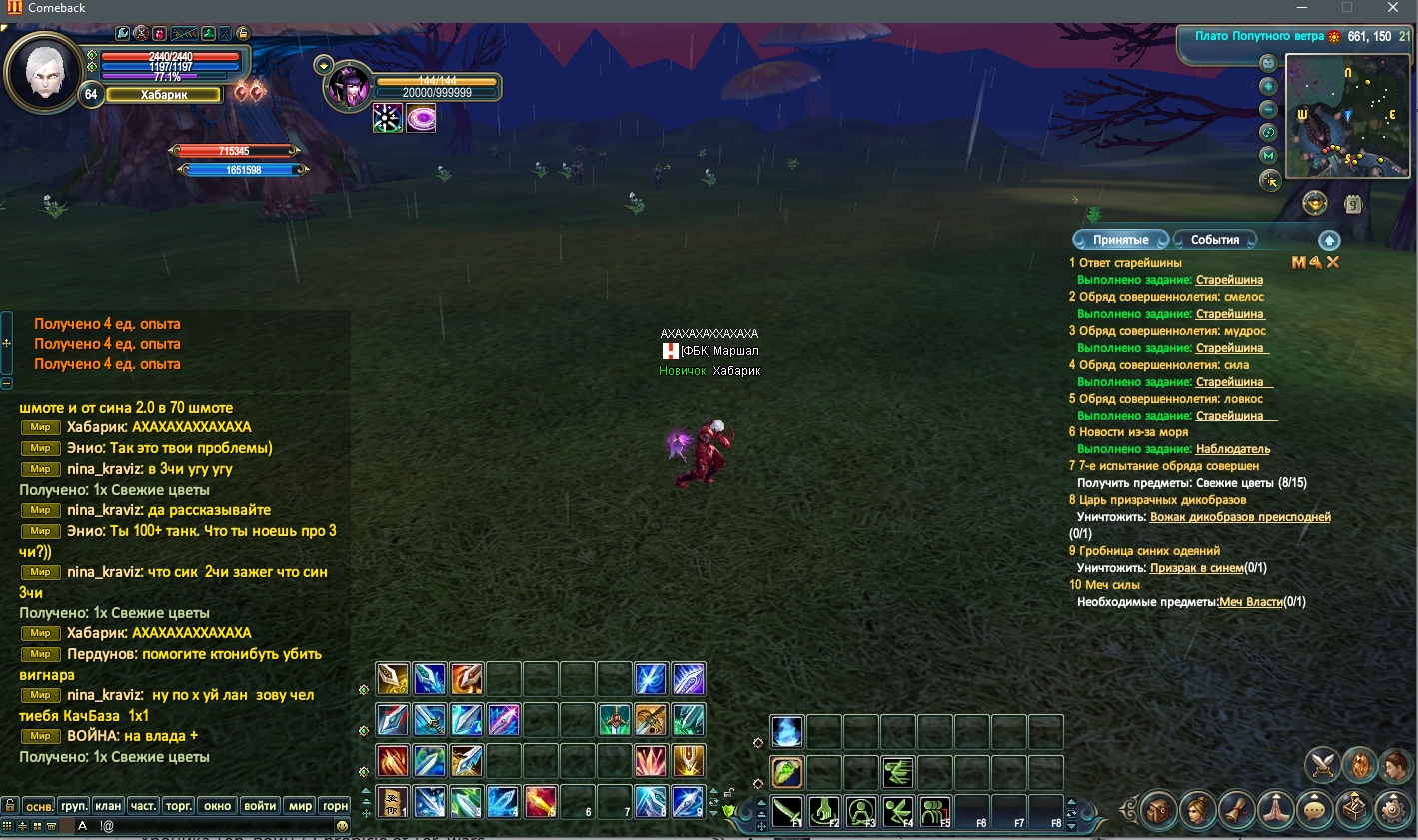Activate the crossed swords icon

coord(1323,765)
